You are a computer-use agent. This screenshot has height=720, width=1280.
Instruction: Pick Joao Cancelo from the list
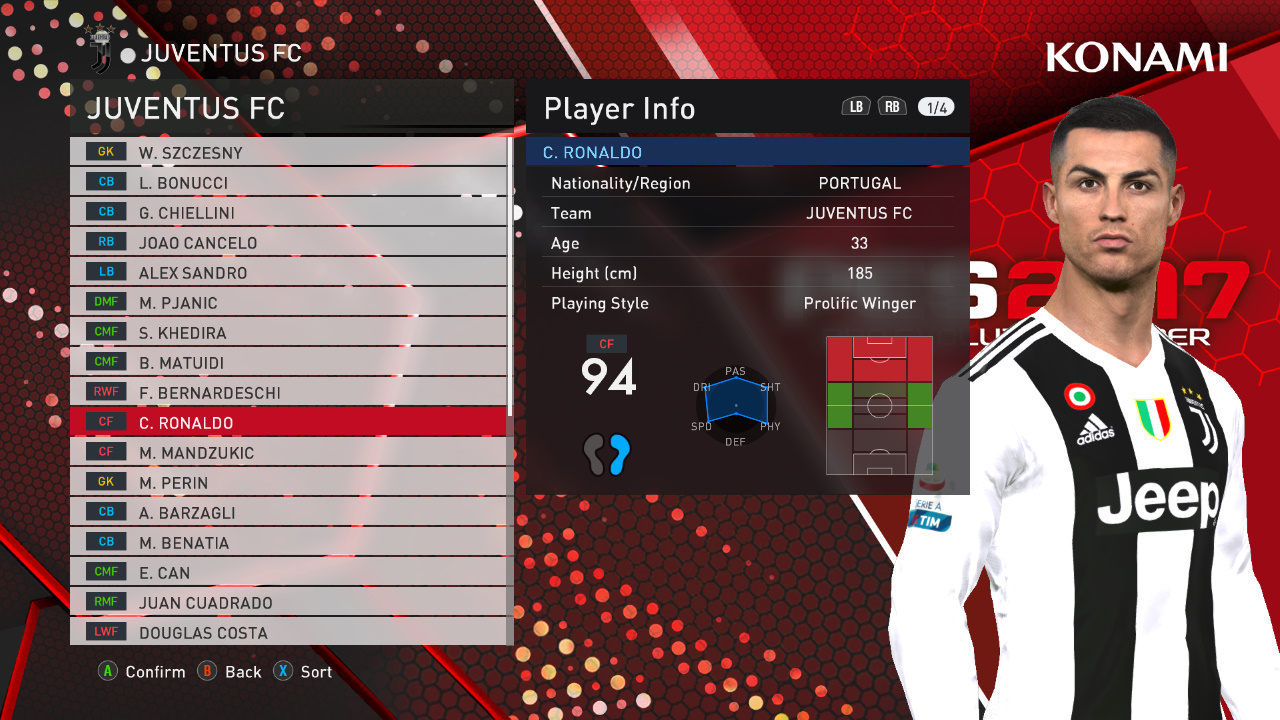288,242
